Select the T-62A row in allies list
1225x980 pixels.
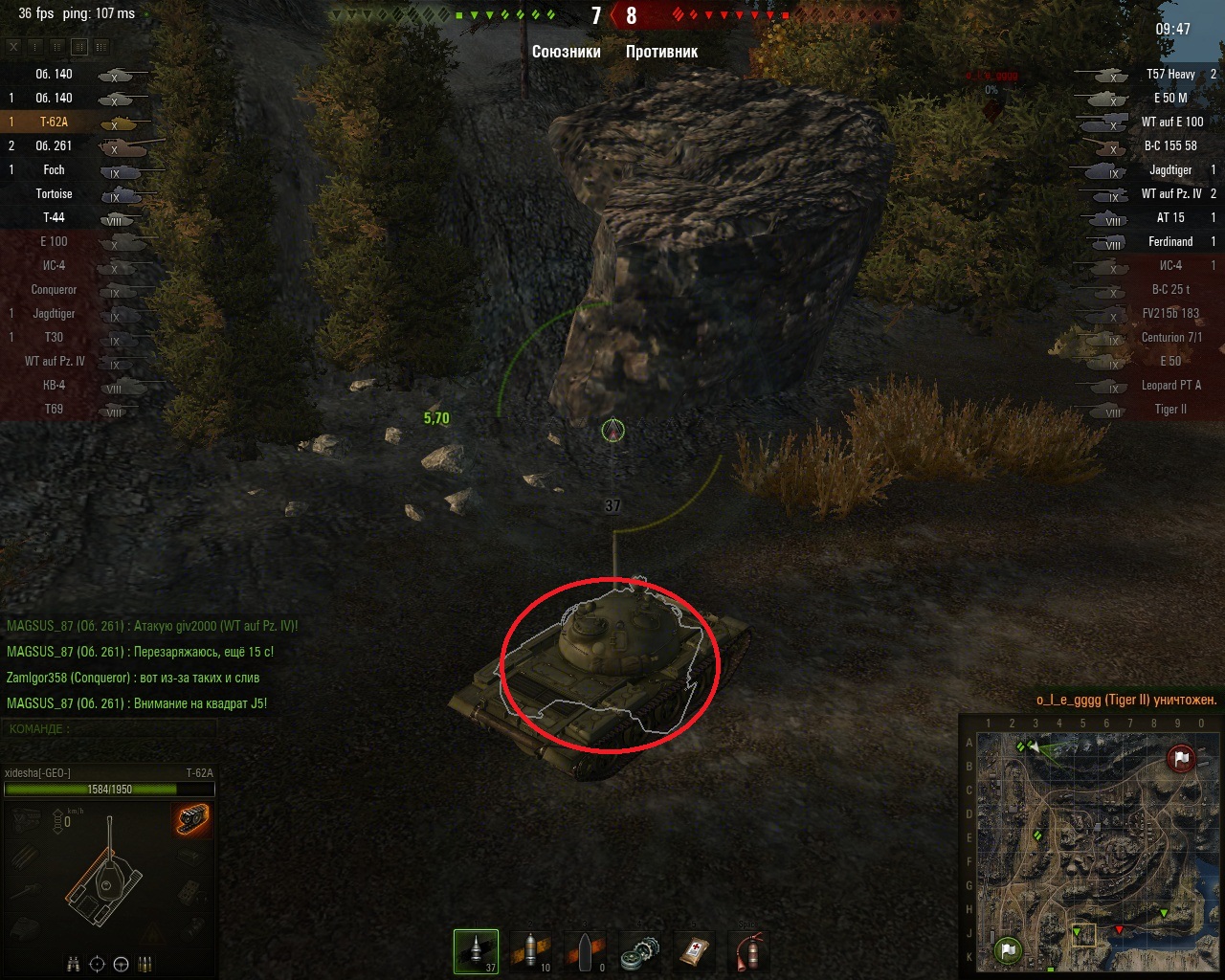[x=77, y=122]
